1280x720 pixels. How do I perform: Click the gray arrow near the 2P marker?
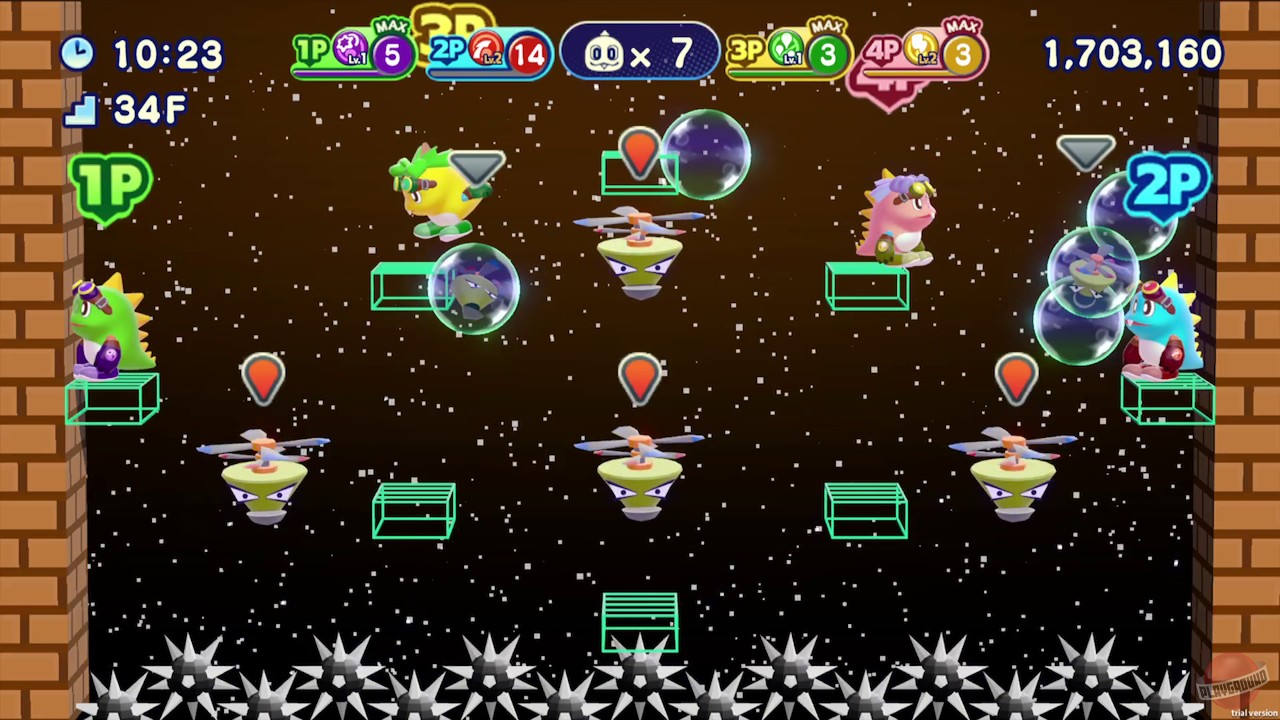[x=1085, y=152]
